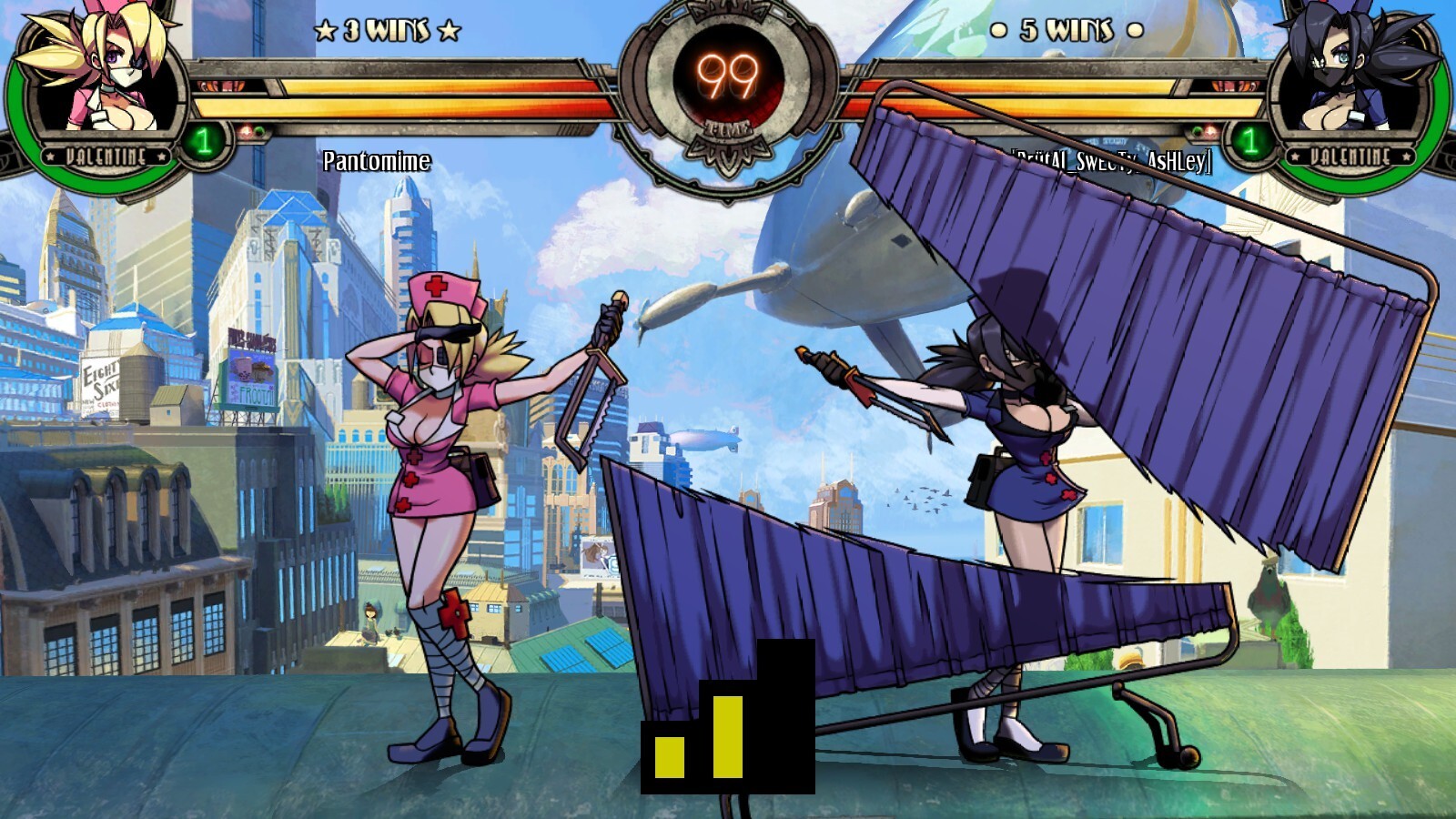Click the Pantomime player name tag

coord(377,161)
